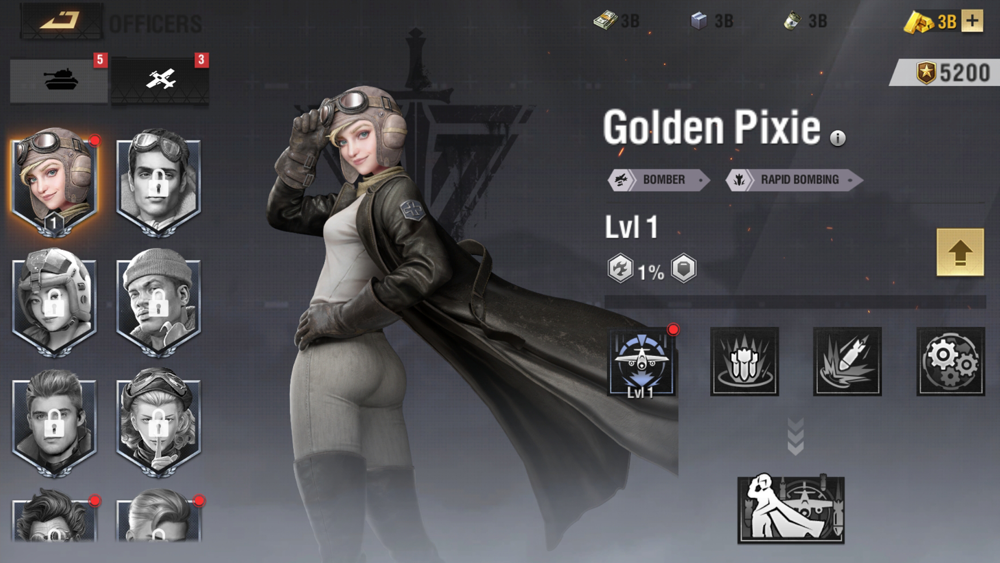Viewport: 1000px width, 563px height.
Task: Switch to the aircraft officers tab
Action: click(160, 81)
